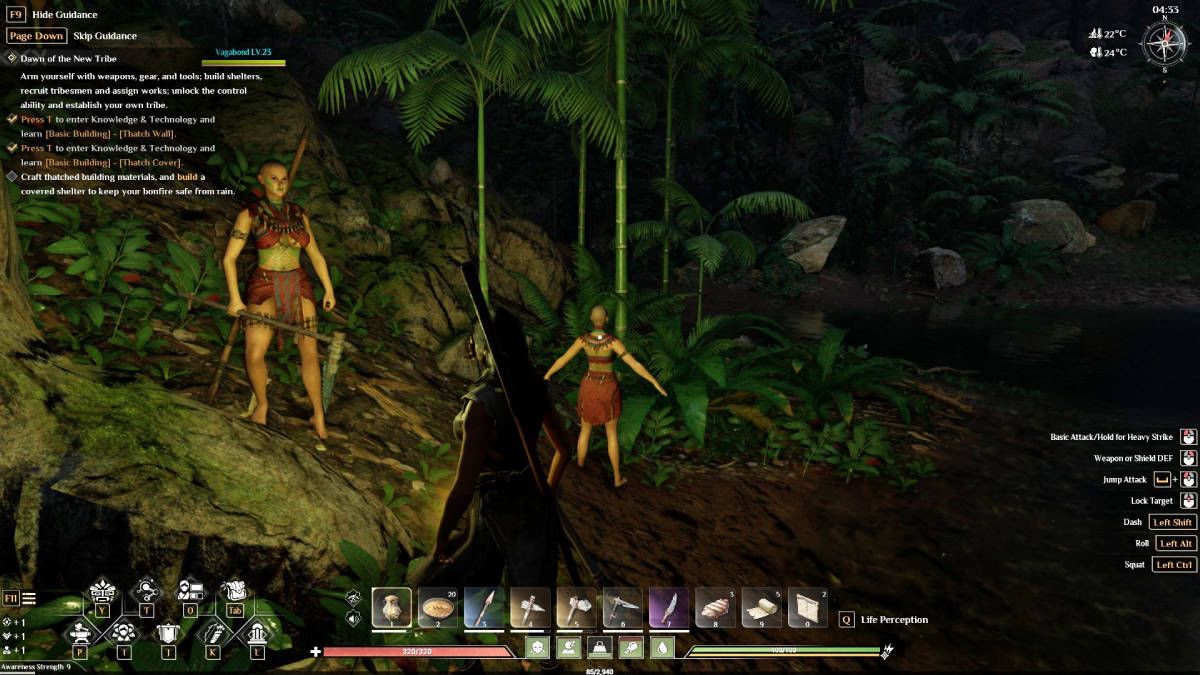Open the bow and quiver menu icon
Viewport: 1200px width, 675px height.
[x=213, y=633]
